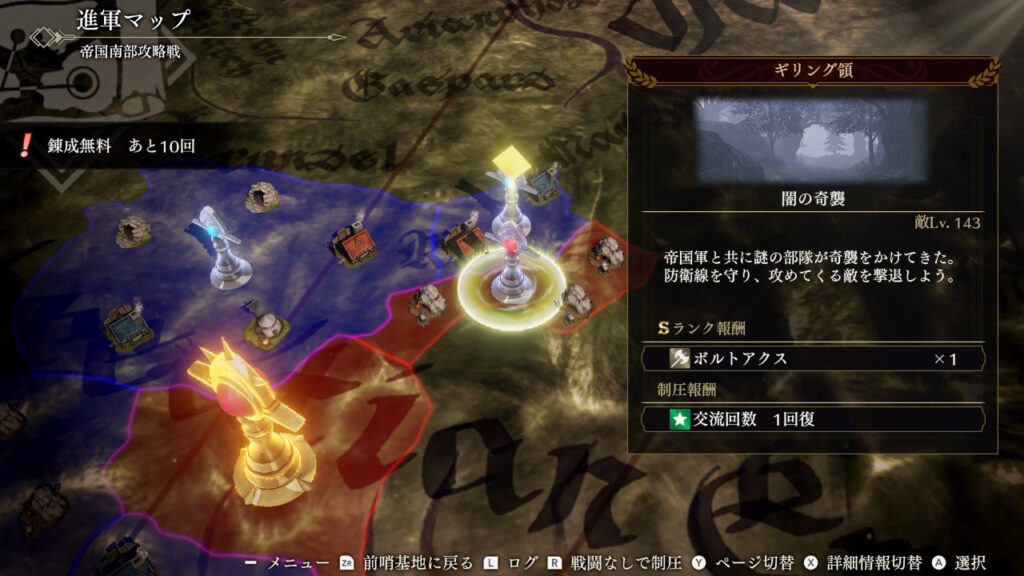View the 闇の奇襲 stage preview image
The image size is (1024, 576).
[x=811, y=139]
